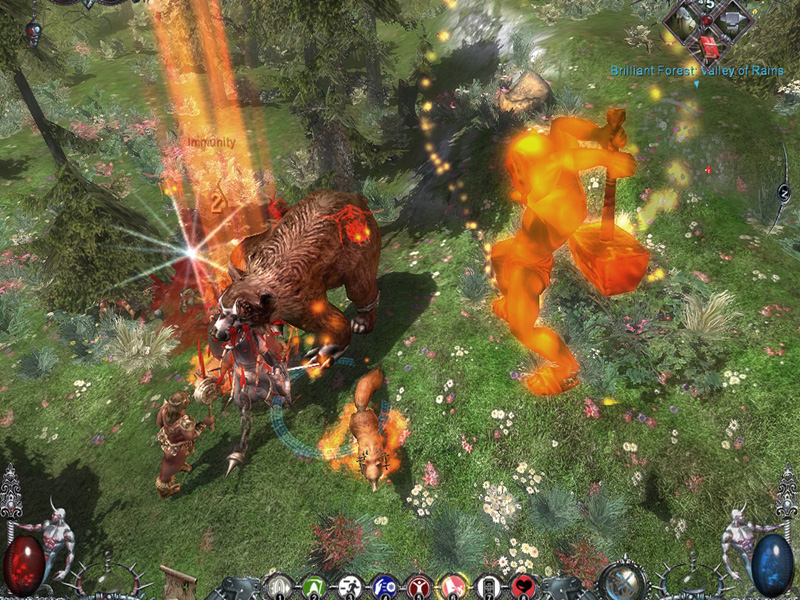The width and height of the screenshot is (800, 600).
Task: Click the hanging skull ornament icon
Action: pyautogui.click(x=32, y=32)
